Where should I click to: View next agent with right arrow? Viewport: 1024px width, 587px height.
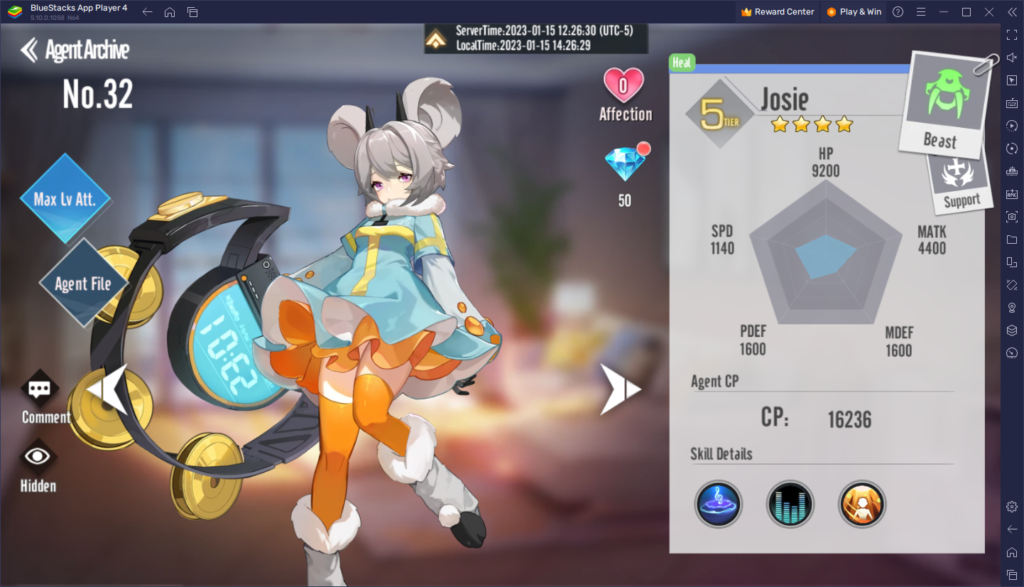619,390
